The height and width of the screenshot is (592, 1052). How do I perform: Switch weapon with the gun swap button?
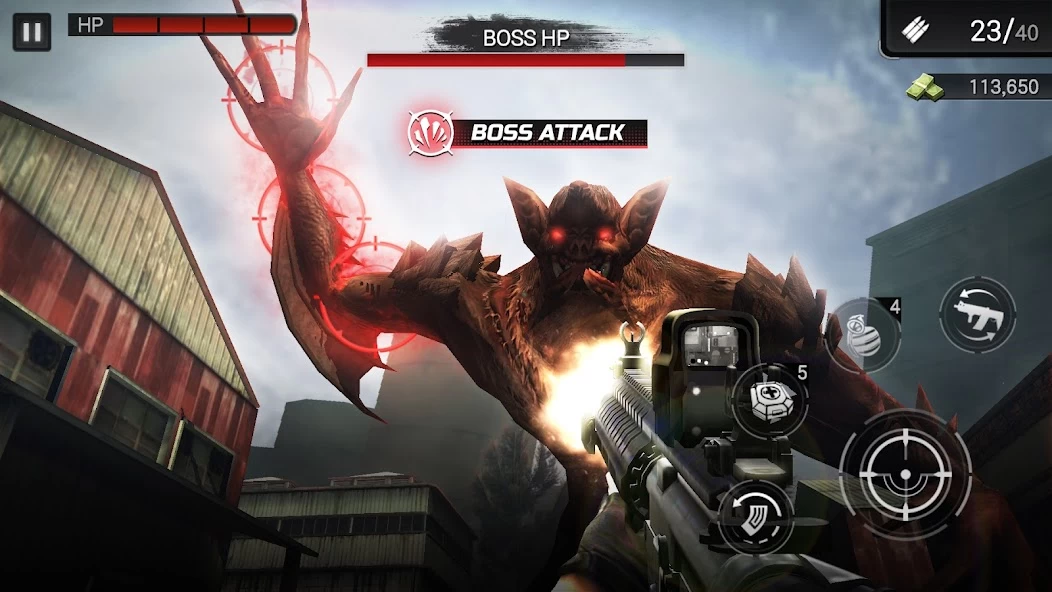(977, 314)
